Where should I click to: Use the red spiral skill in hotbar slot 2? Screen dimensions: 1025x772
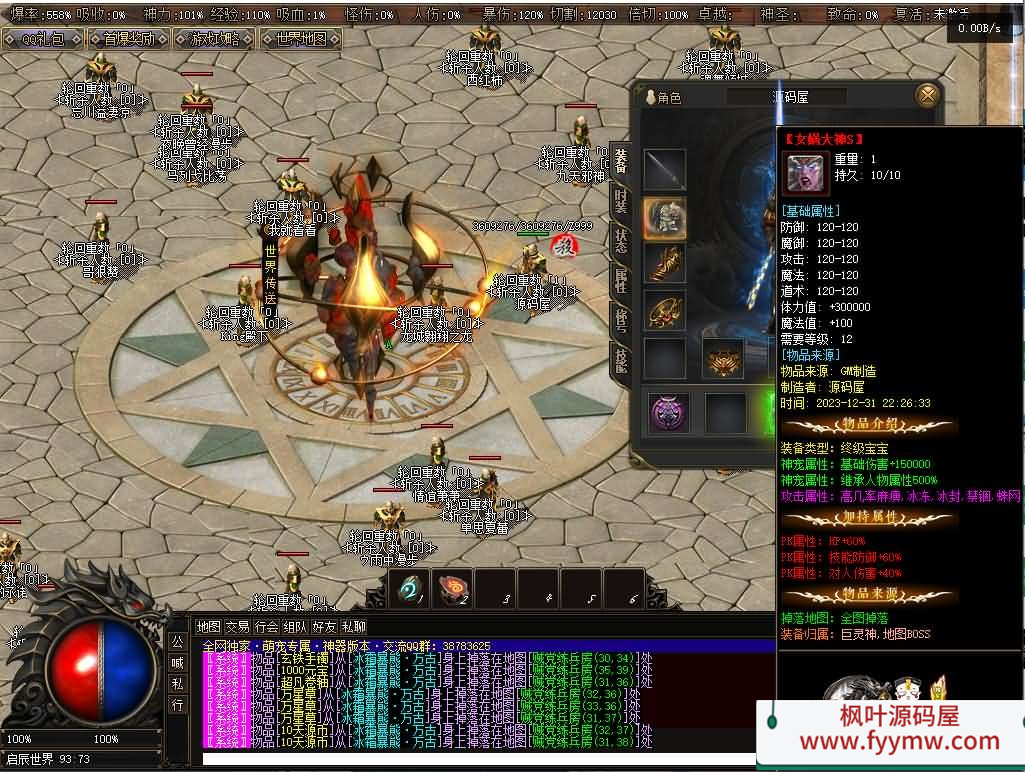[454, 588]
